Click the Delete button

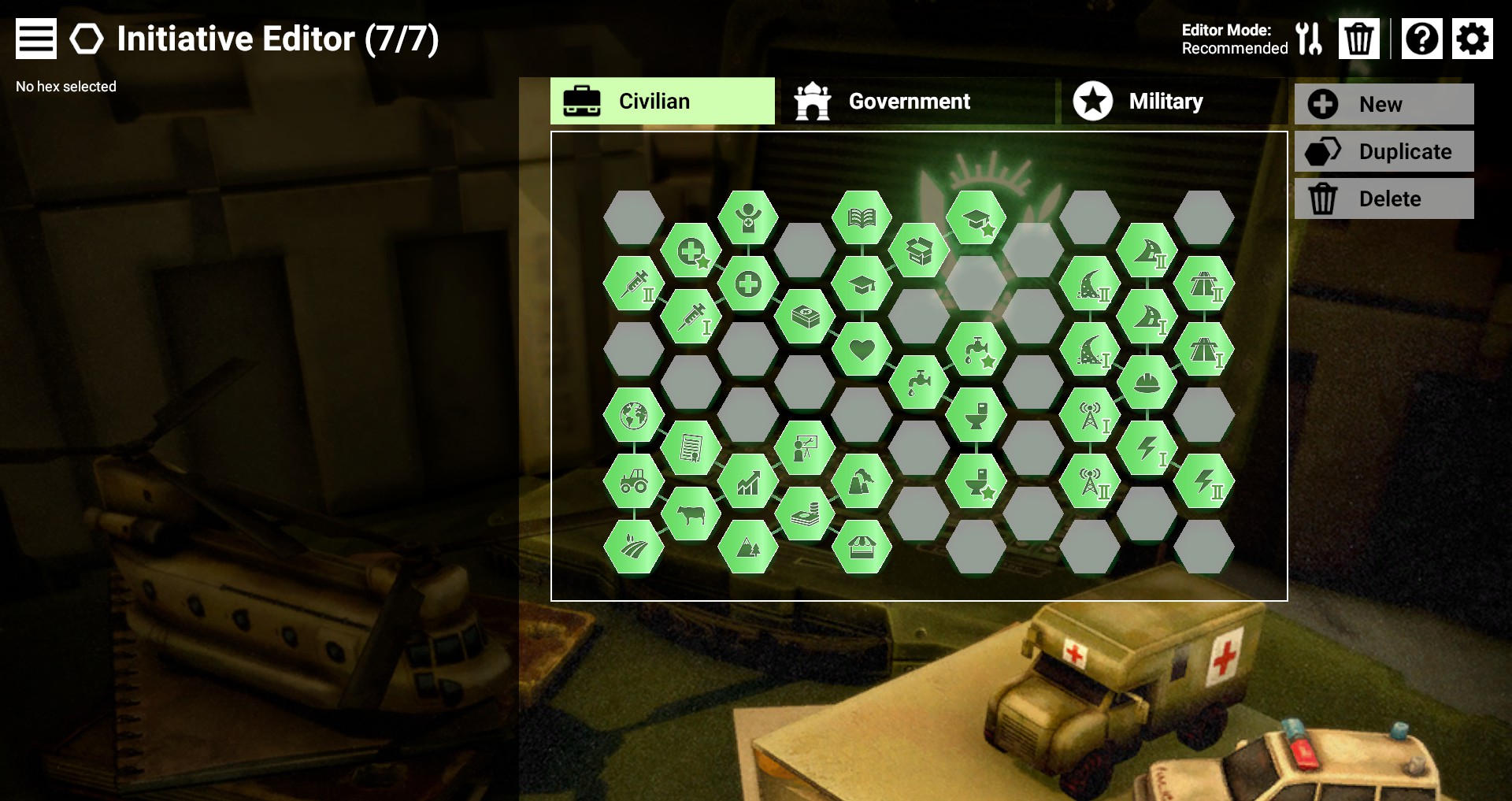coord(1384,198)
